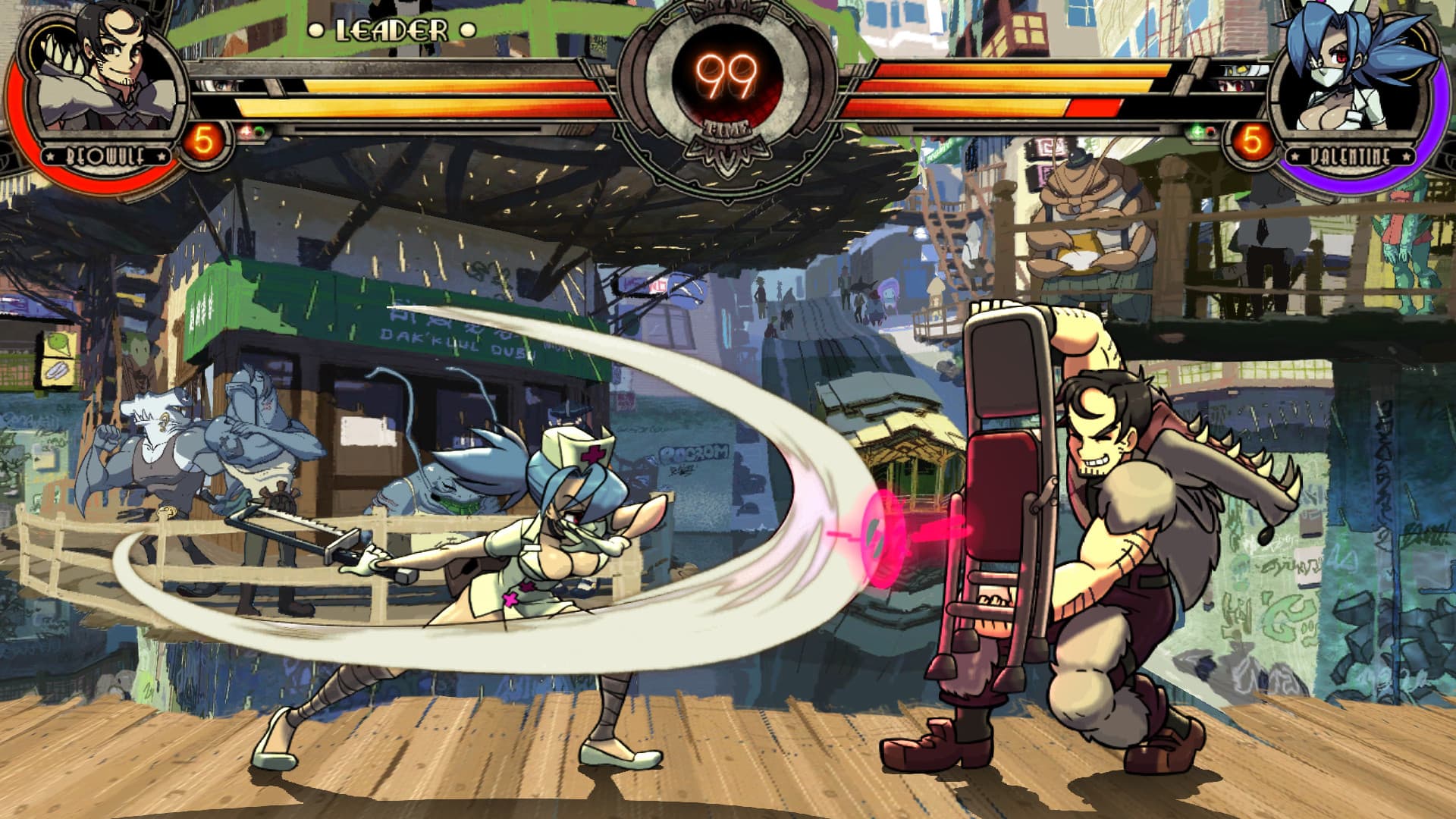Toggle the green indicator light on Valentine's bar

[1197, 132]
